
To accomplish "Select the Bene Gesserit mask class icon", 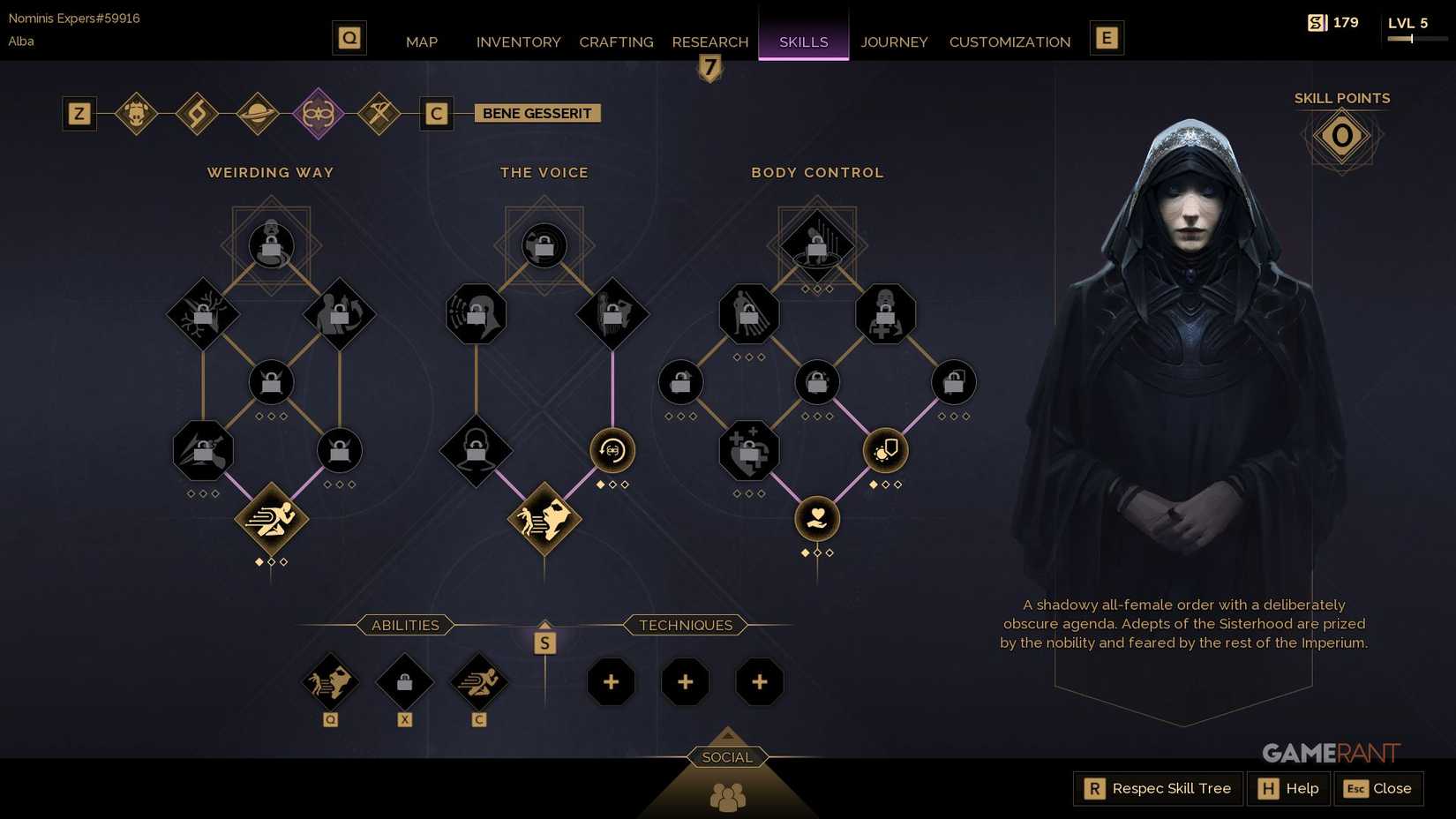I will pos(319,113).
